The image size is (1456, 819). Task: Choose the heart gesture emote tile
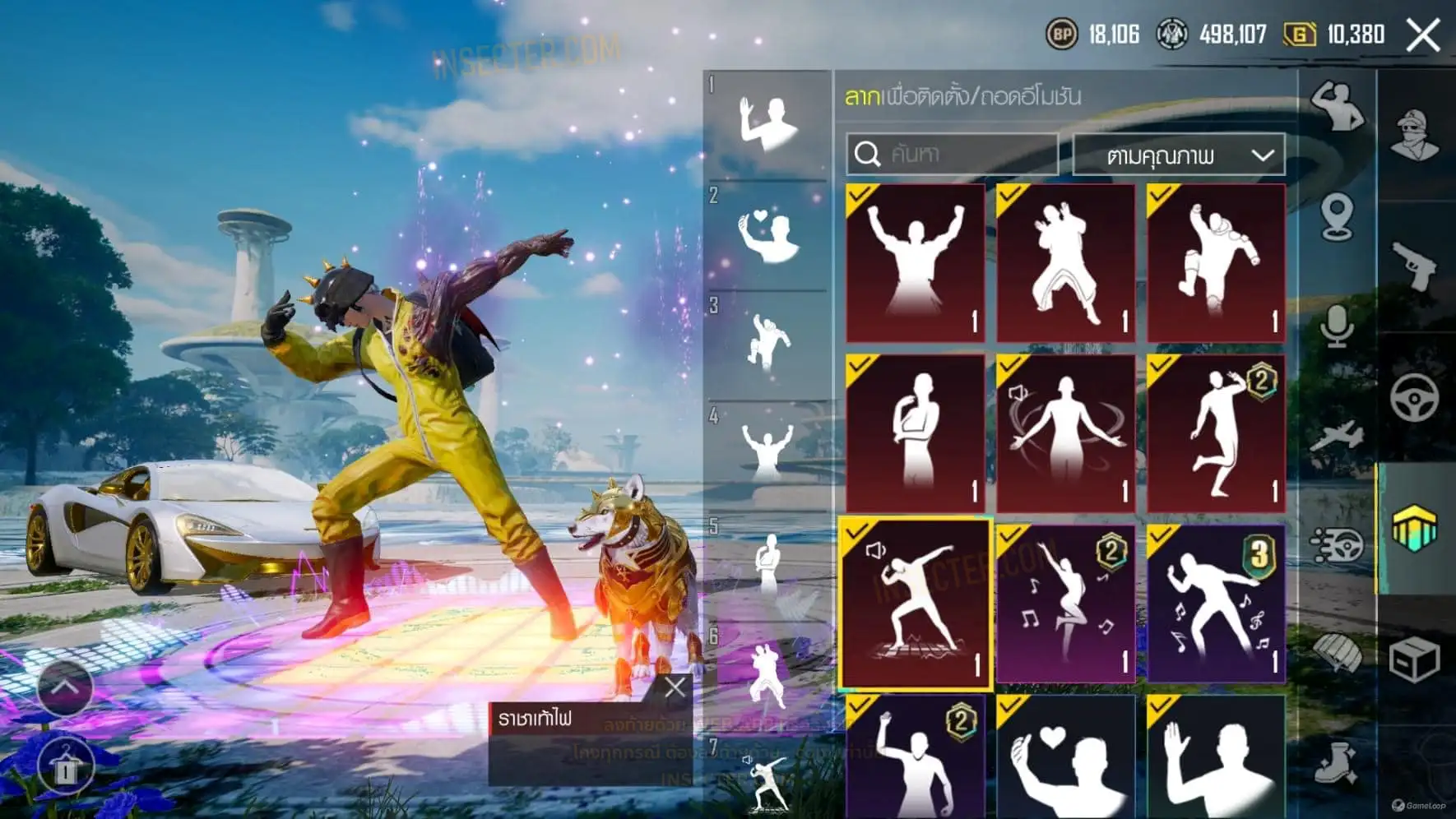click(1065, 757)
